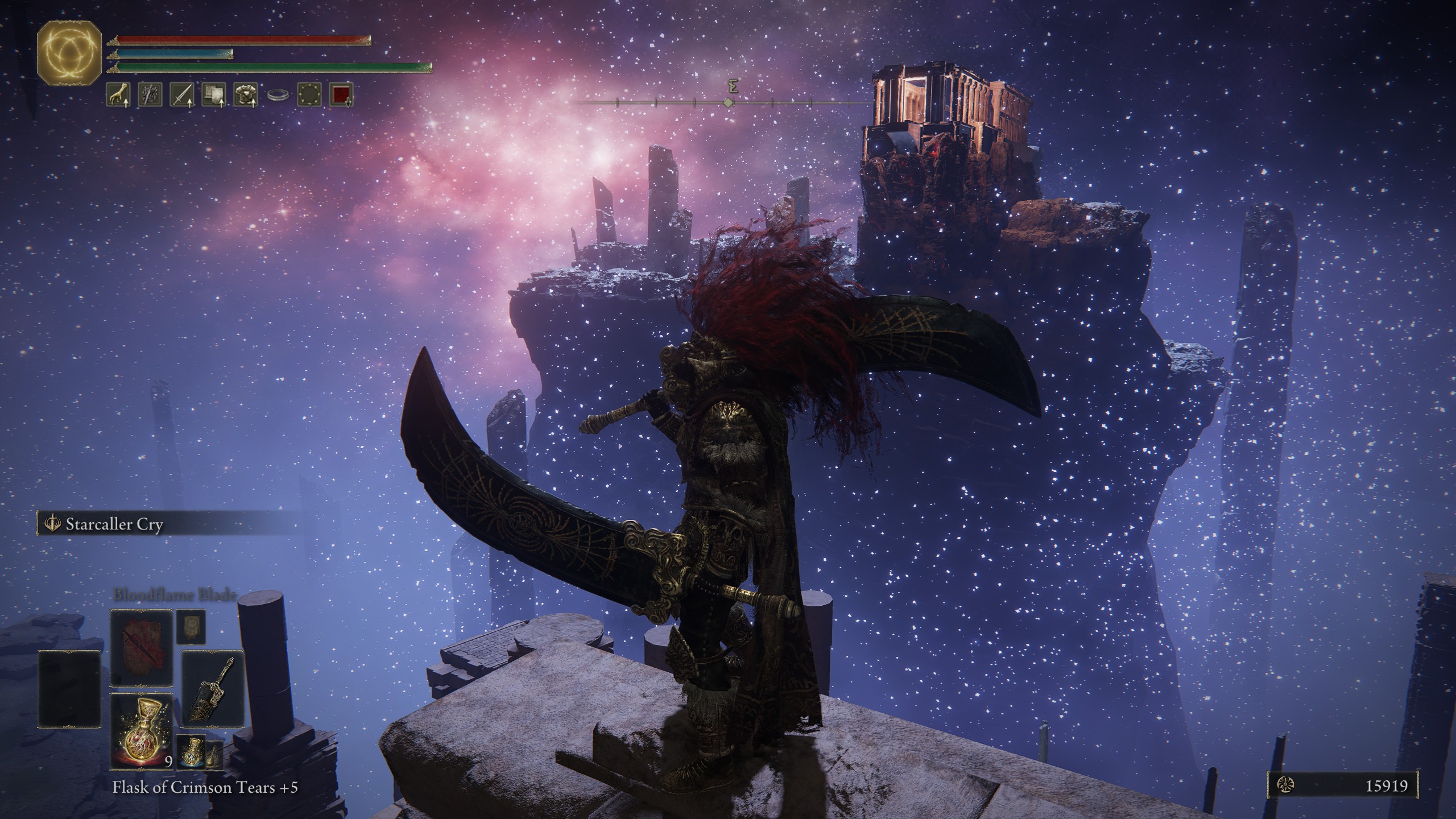Screen dimensions: 1456x819
Task: Select the golden circle status icon
Action: [x=309, y=95]
